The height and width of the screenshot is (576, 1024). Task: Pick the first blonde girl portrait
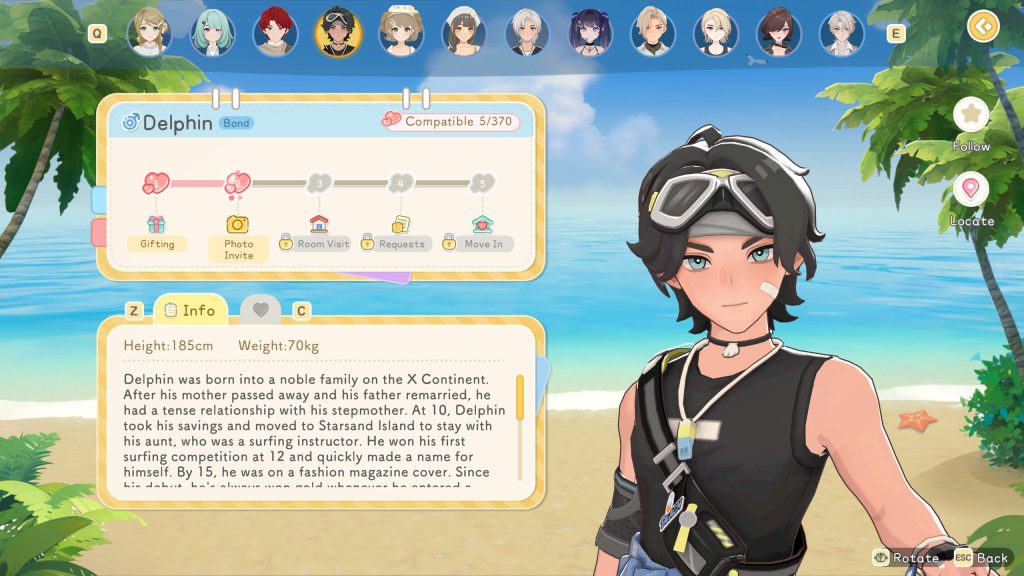coord(149,32)
